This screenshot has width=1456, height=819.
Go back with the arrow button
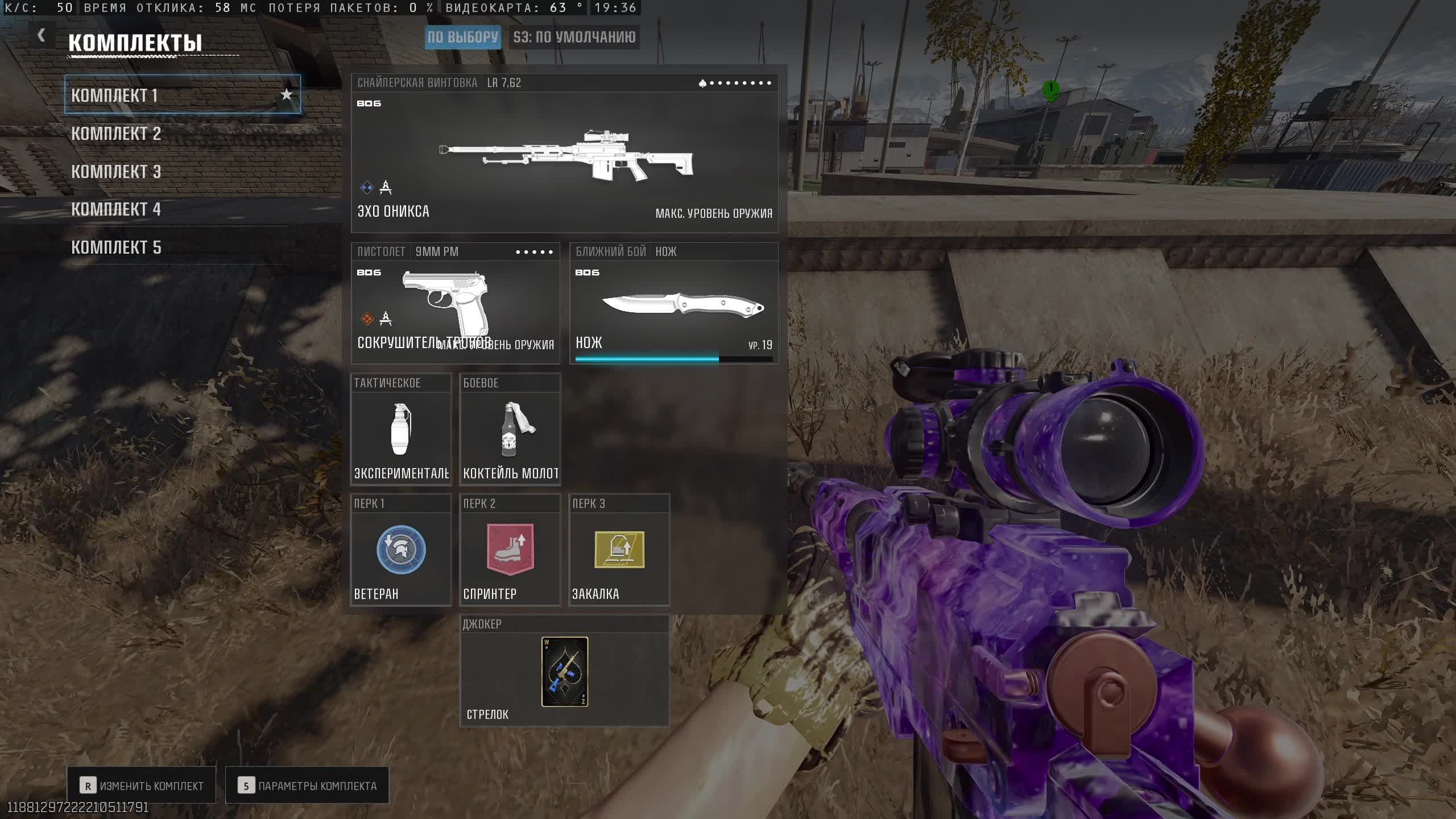click(41, 35)
